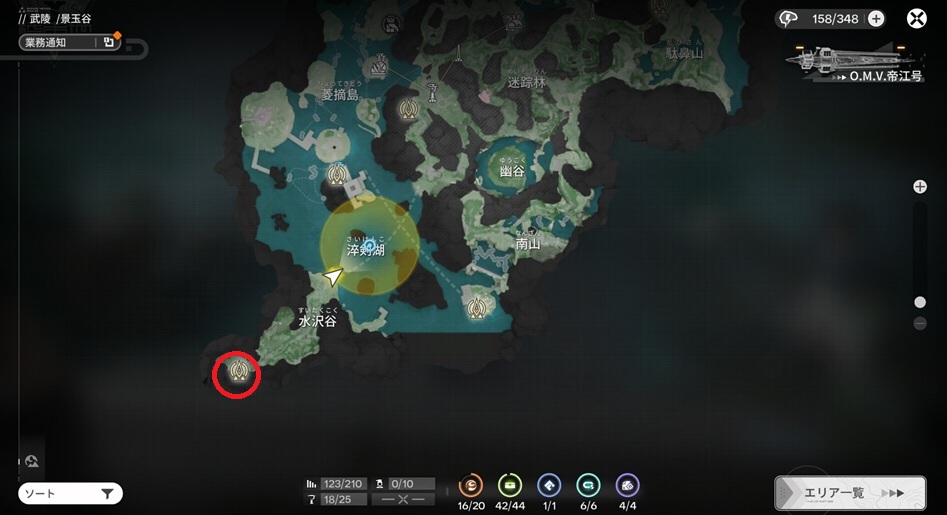Close the map screen
Screen dimensions: 947x515
pos(916,18)
